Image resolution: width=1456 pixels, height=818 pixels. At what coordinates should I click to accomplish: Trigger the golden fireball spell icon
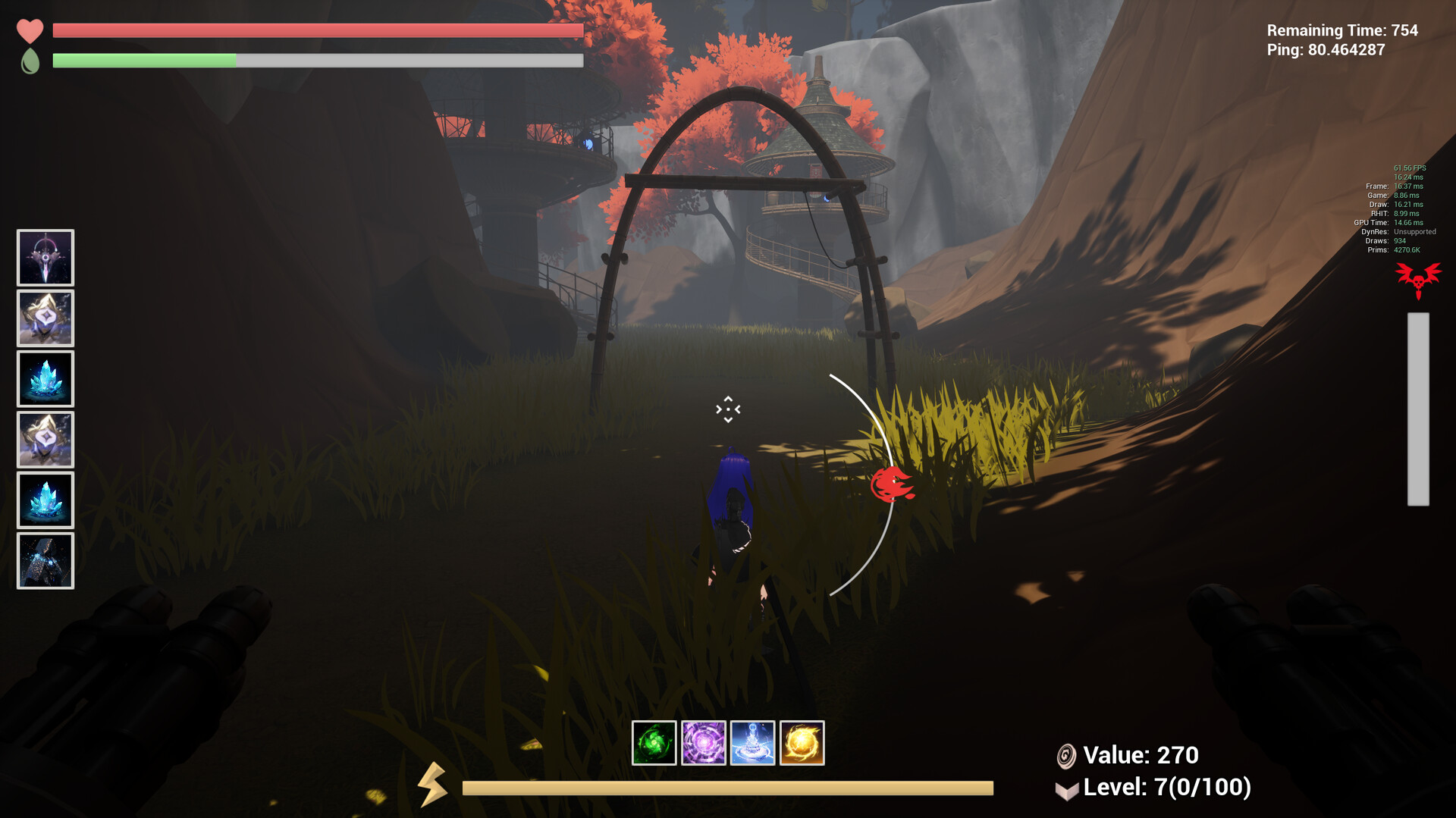click(x=802, y=744)
